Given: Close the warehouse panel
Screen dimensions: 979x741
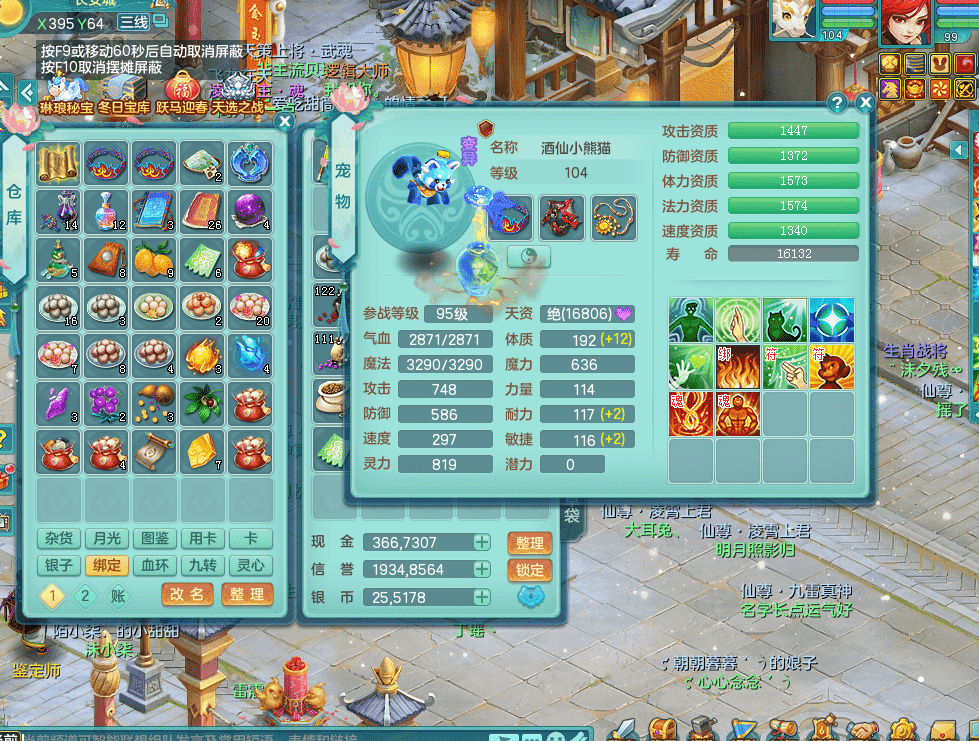Looking at the screenshot, I should click(x=285, y=122).
